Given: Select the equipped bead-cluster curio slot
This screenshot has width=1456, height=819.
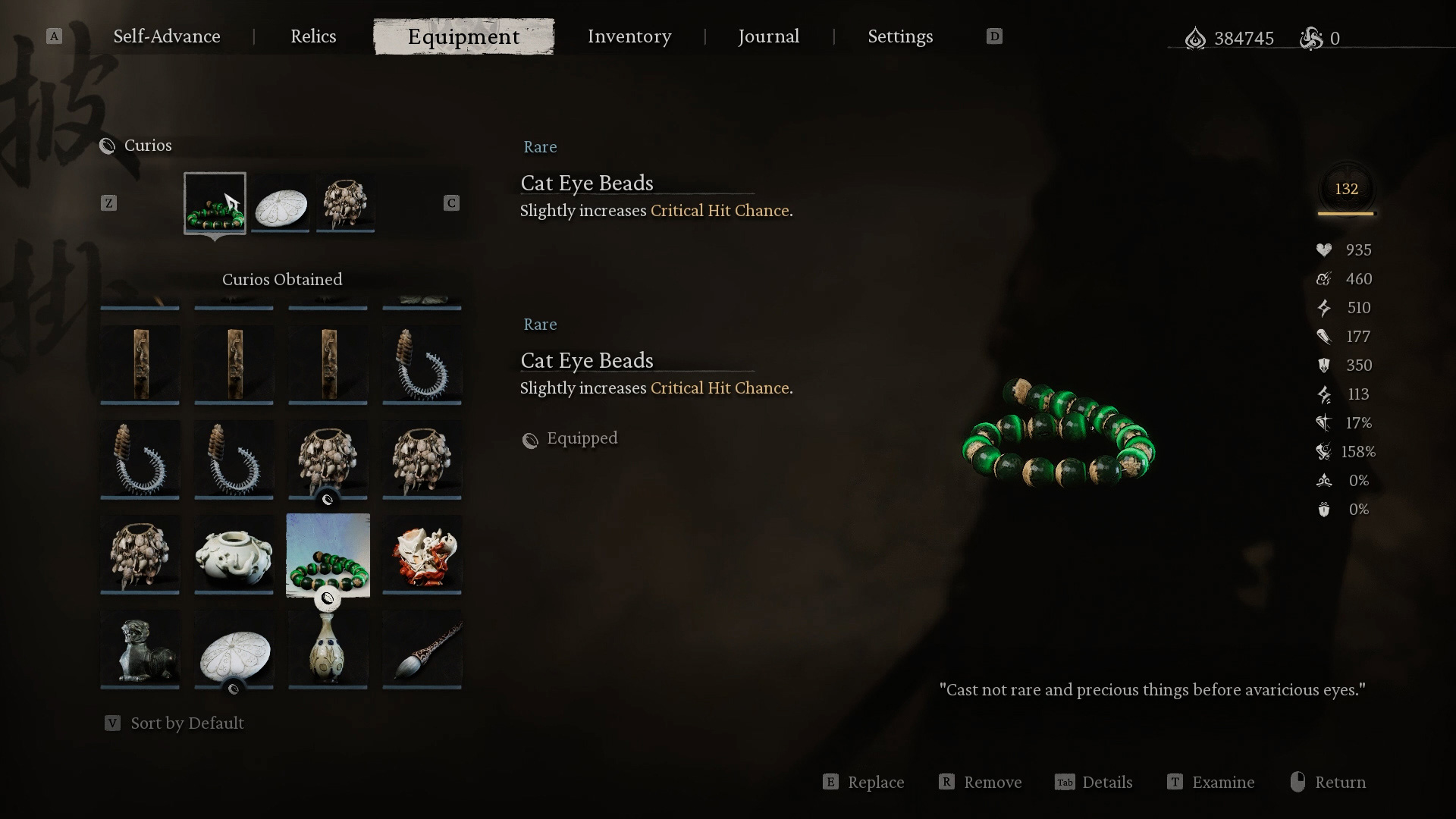Looking at the screenshot, I should [346, 202].
